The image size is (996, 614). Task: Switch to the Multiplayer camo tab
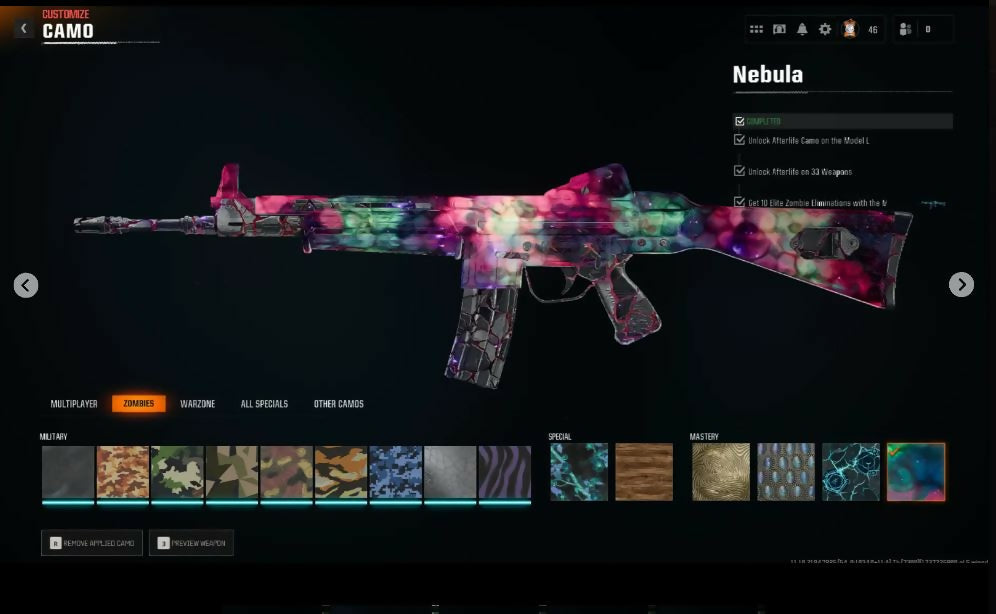coord(74,404)
